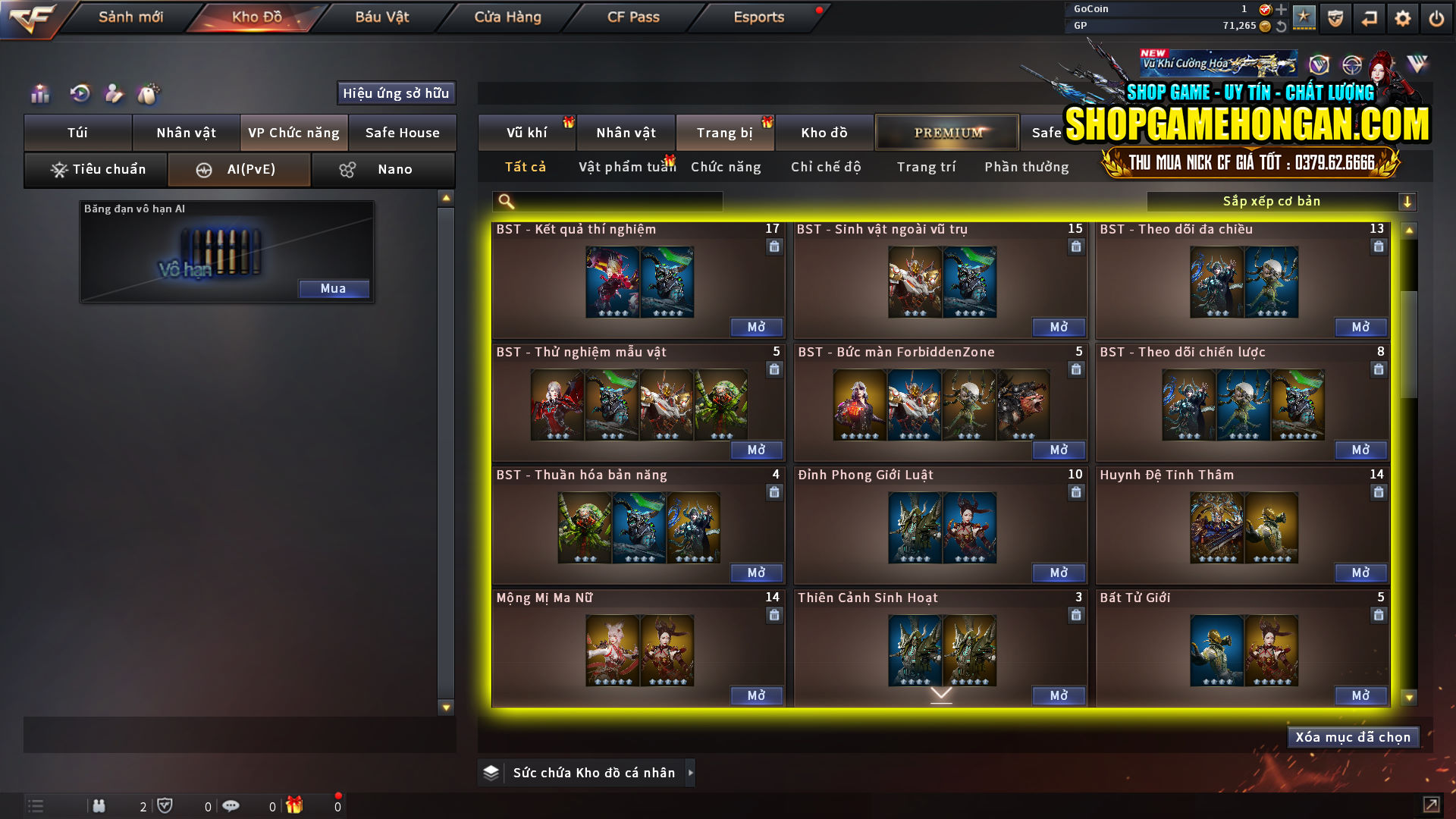
Task: Open the replay history icon
Action: point(78,94)
